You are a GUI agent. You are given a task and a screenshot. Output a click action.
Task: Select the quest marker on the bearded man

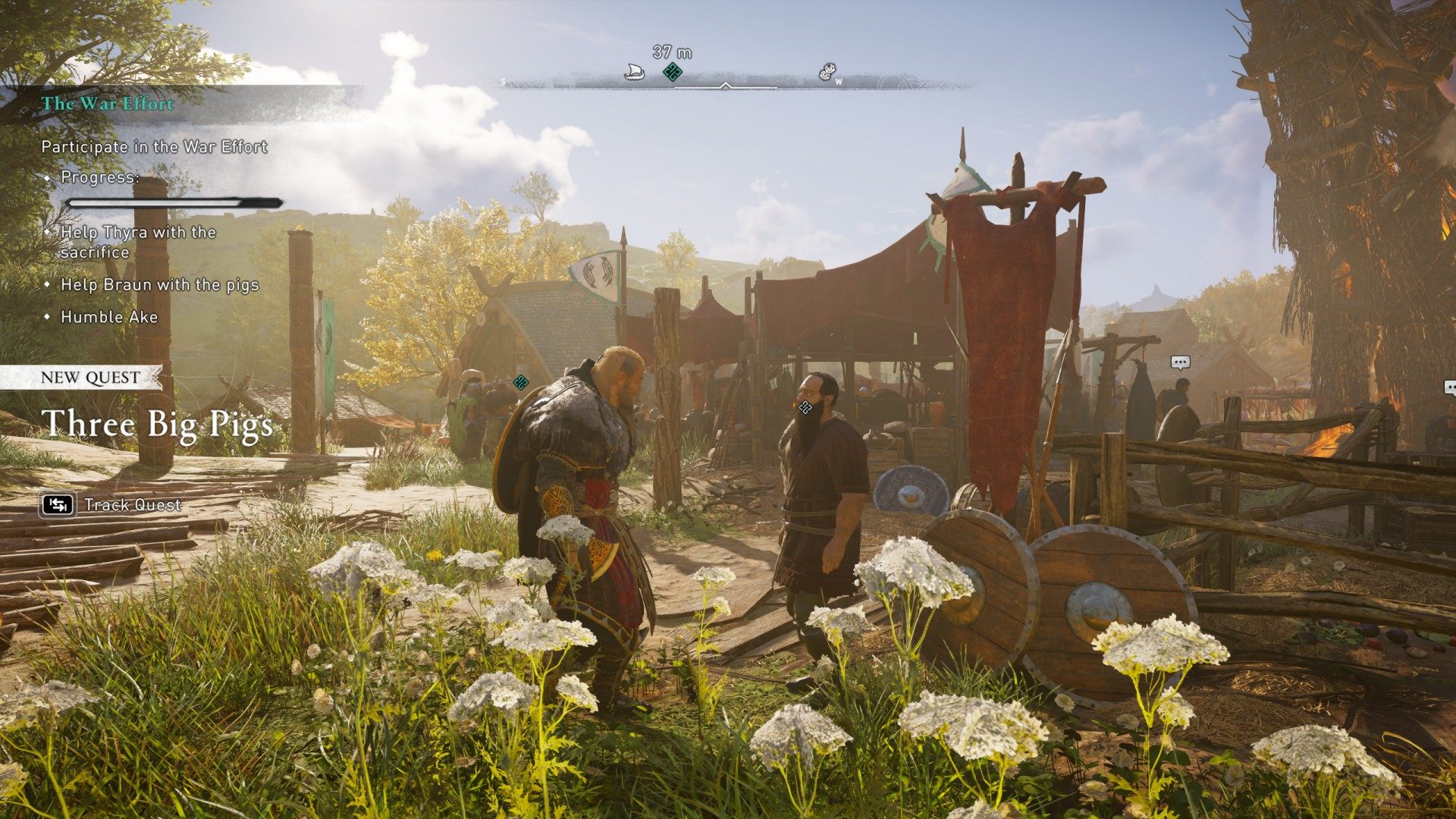(x=805, y=408)
